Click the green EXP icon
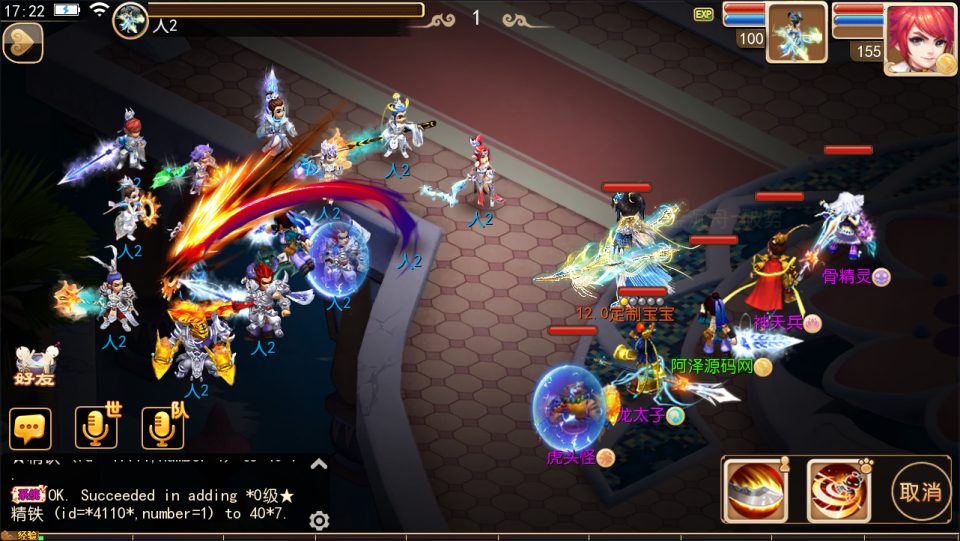Image resolution: width=960 pixels, height=541 pixels. pyautogui.click(x=704, y=14)
